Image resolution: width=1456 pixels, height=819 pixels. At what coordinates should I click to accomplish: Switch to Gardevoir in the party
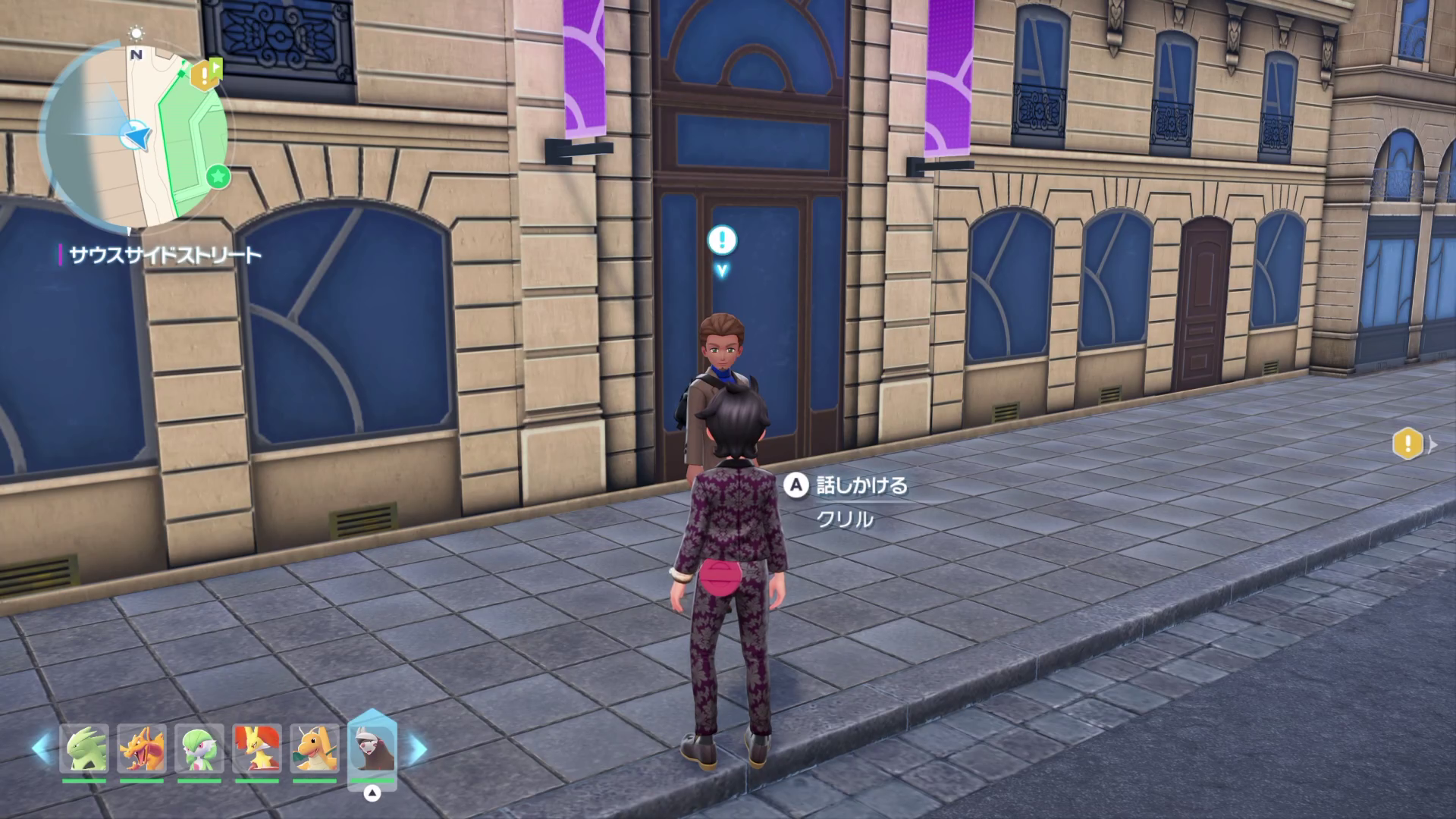199,748
